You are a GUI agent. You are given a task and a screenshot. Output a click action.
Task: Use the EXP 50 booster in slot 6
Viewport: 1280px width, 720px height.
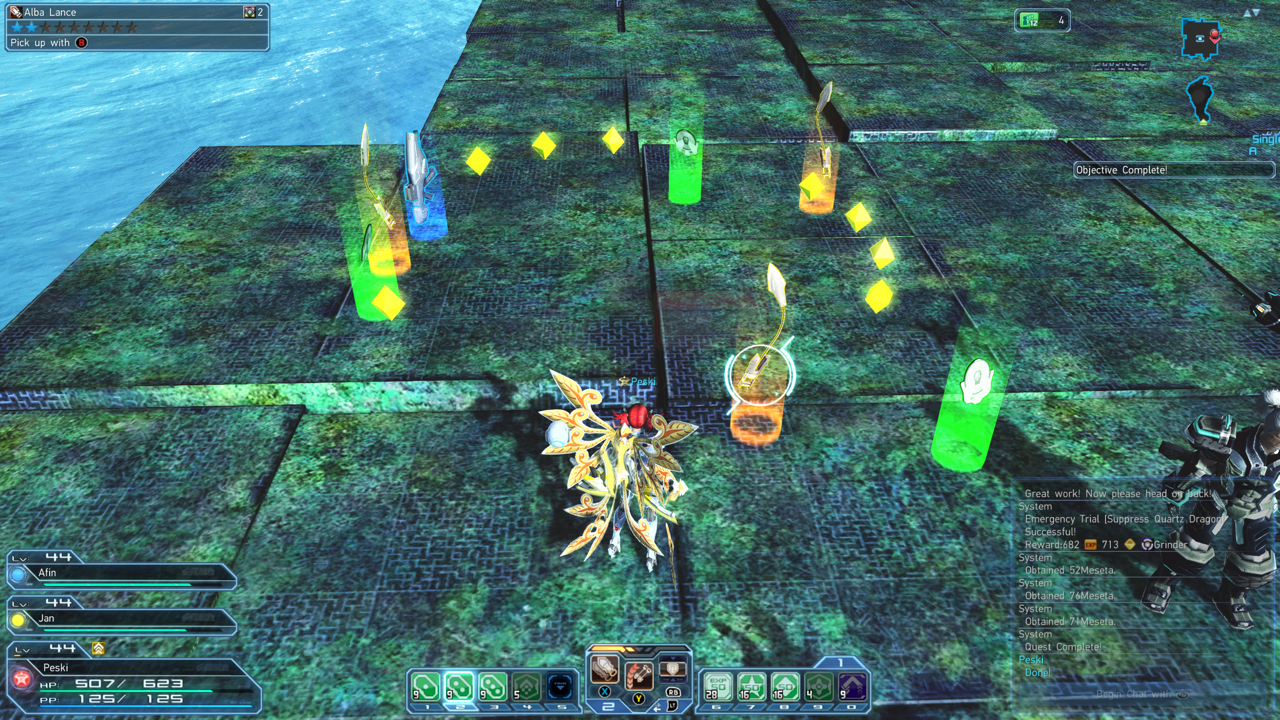click(x=717, y=688)
